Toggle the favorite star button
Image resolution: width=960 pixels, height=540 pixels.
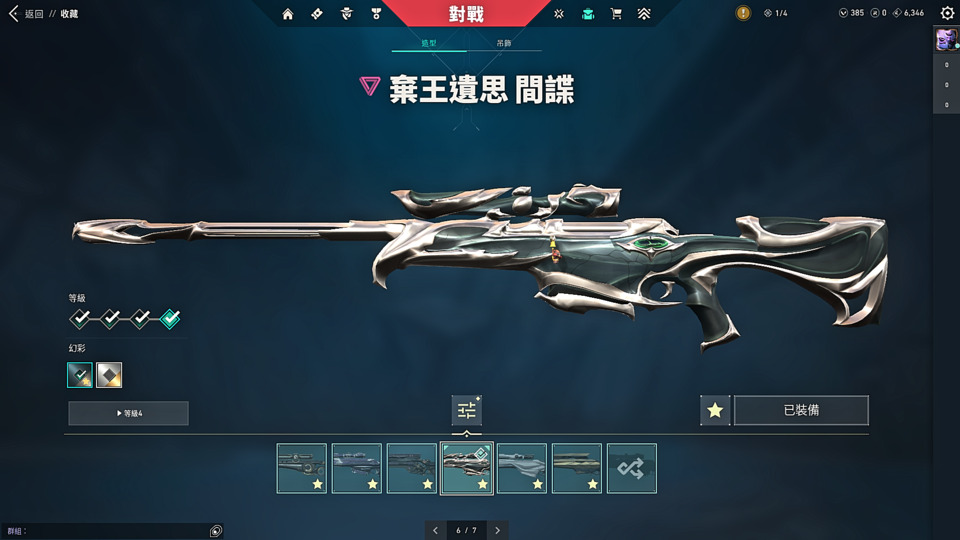714,410
